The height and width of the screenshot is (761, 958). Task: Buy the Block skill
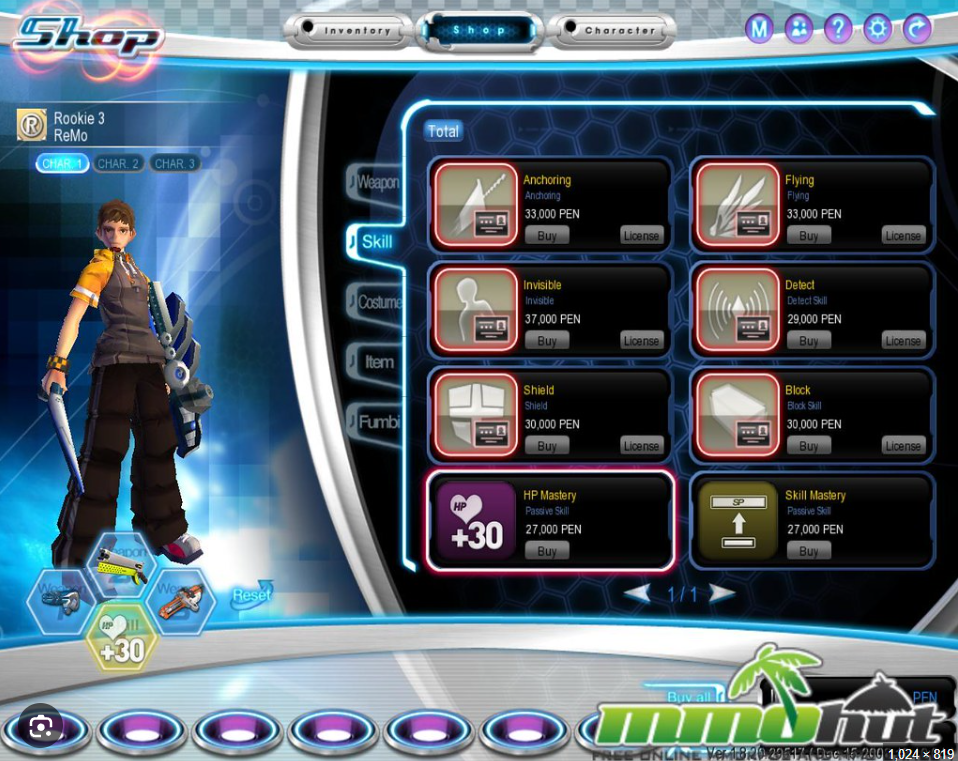point(809,446)
